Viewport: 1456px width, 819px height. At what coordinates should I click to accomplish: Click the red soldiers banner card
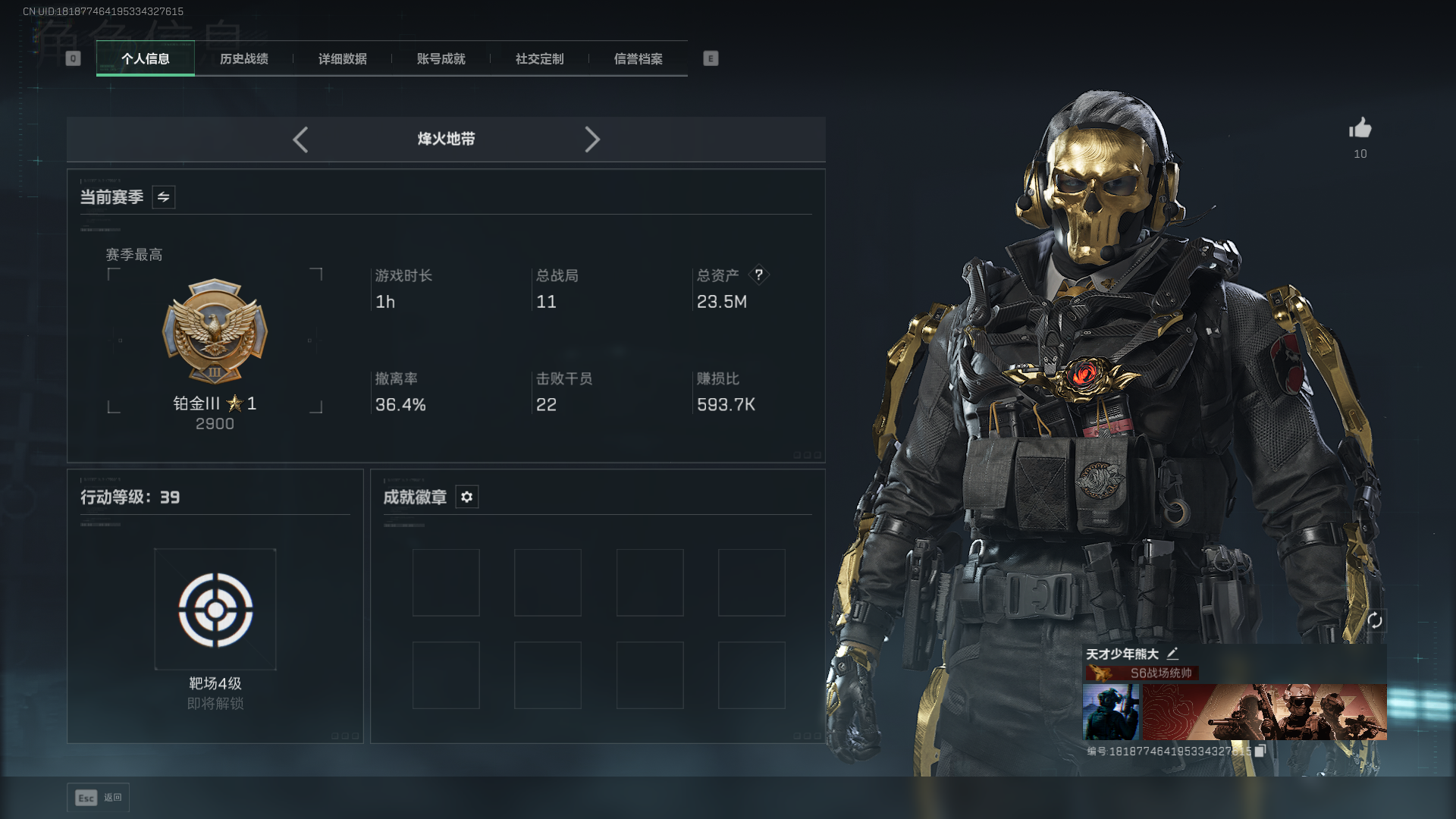coord(1264,712)
